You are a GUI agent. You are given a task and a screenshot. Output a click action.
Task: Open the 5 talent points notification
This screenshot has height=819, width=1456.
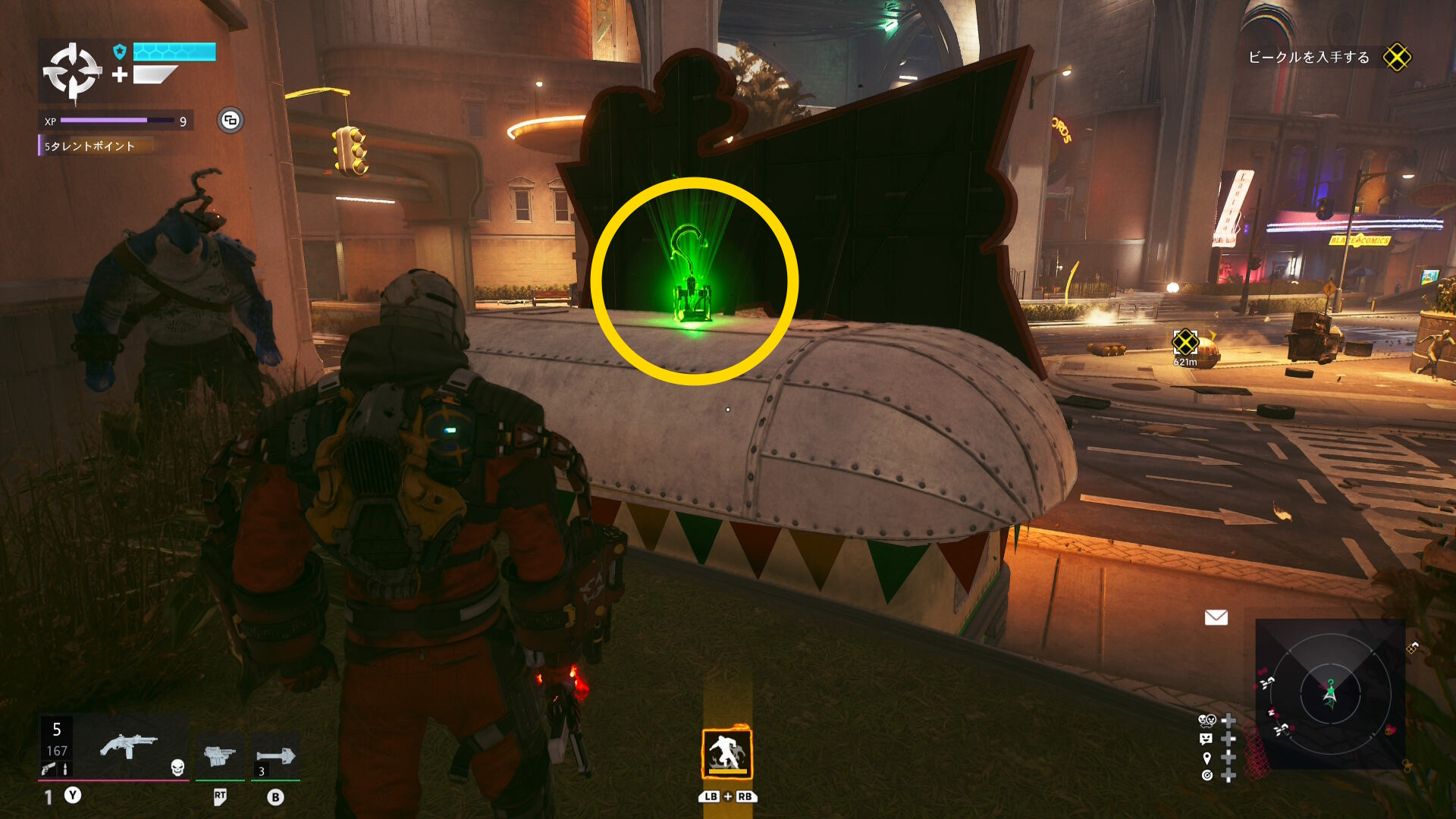[x=89, y=146]
